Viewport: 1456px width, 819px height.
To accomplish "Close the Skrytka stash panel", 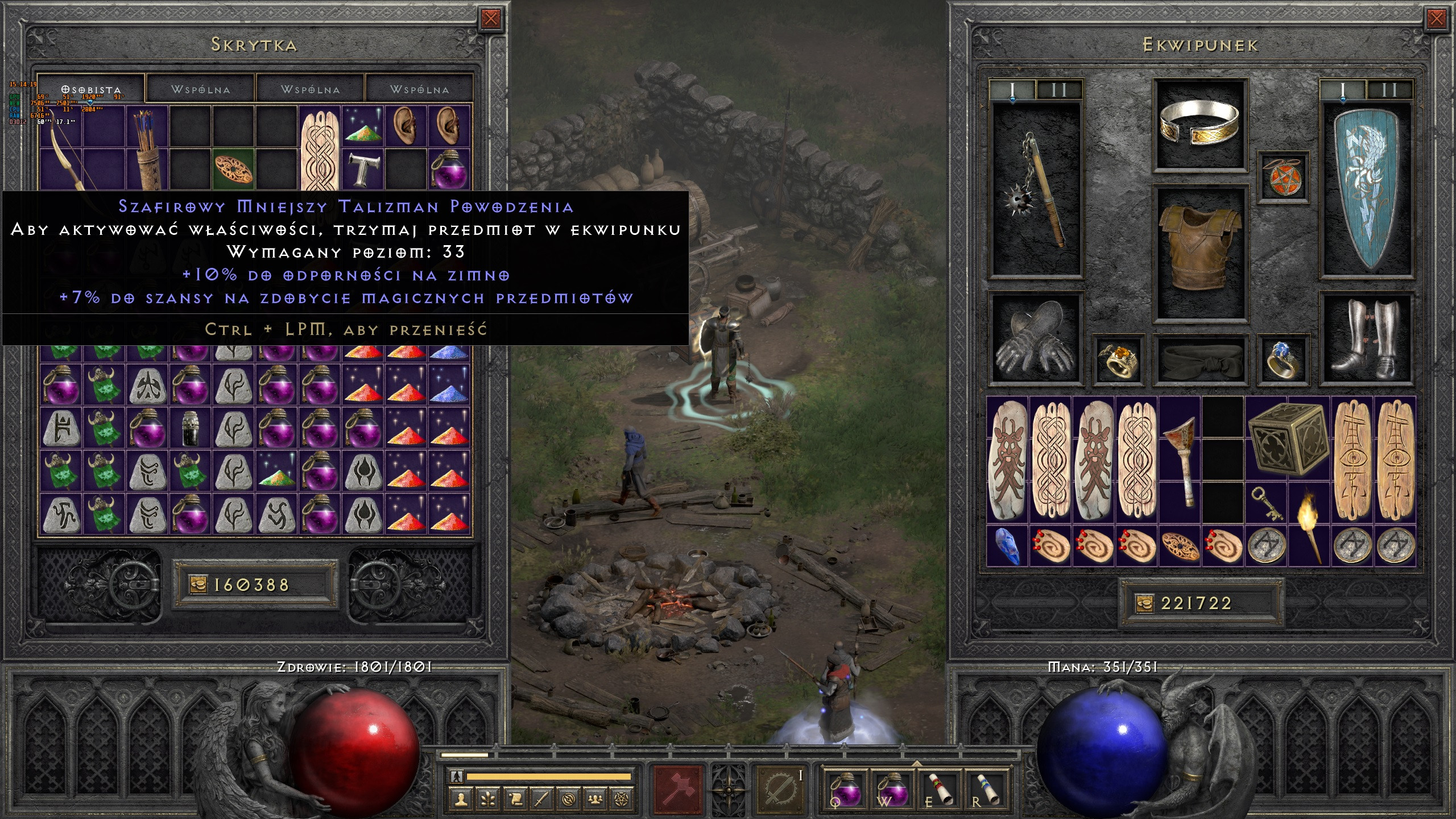I will coord(490,19).
